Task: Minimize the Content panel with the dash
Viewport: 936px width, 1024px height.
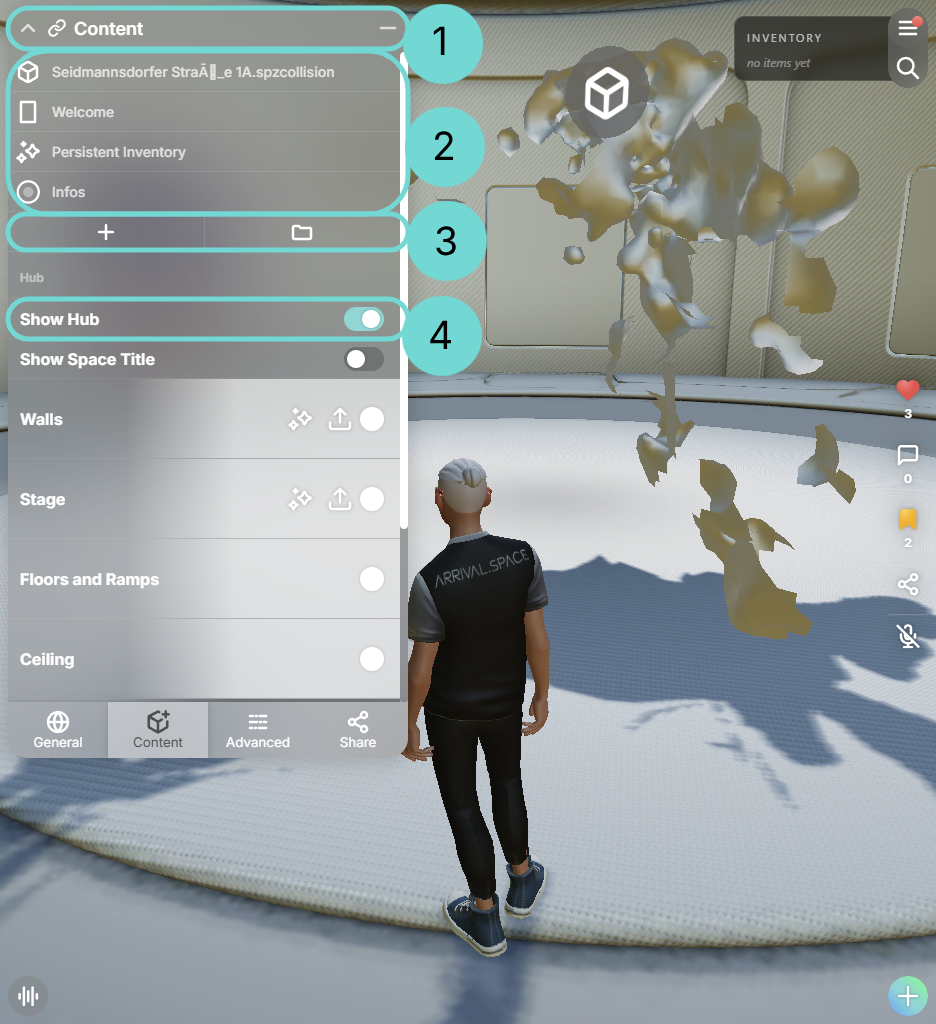Action: pos(387,29)
